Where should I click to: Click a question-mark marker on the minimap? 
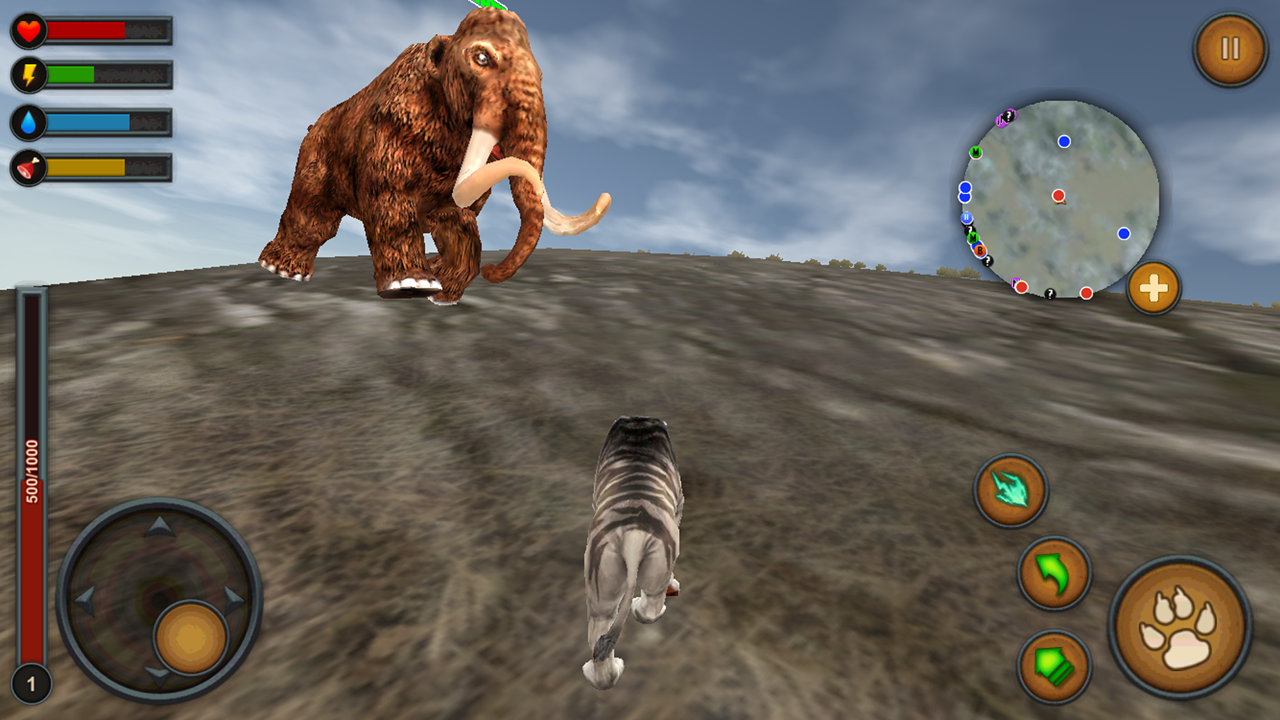[1051, 294]
